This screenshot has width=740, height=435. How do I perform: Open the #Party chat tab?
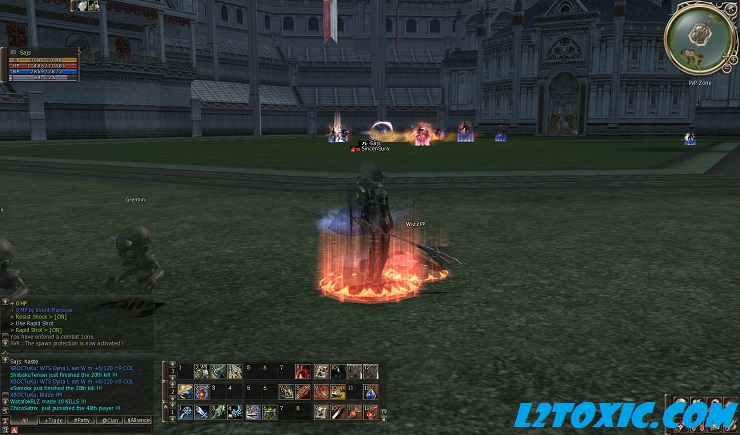tap(82, 421)
